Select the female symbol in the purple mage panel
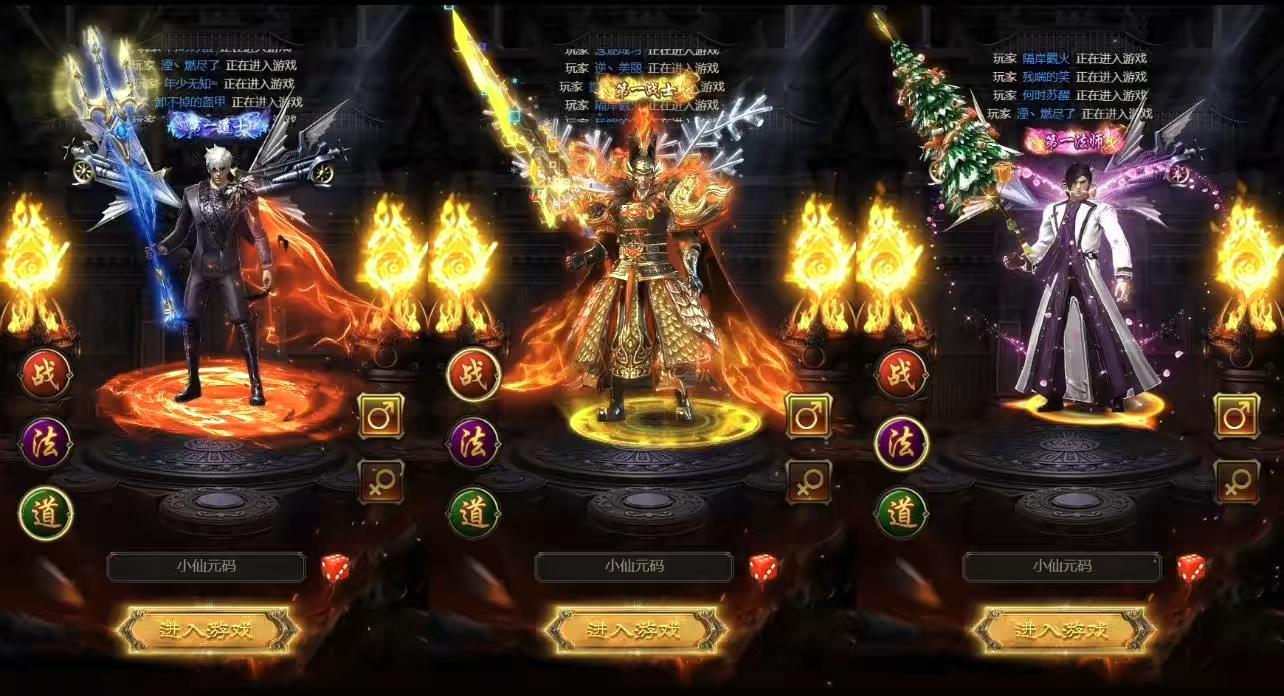The height and width of the screenshot is (696, 1284). pos(1237,482)
